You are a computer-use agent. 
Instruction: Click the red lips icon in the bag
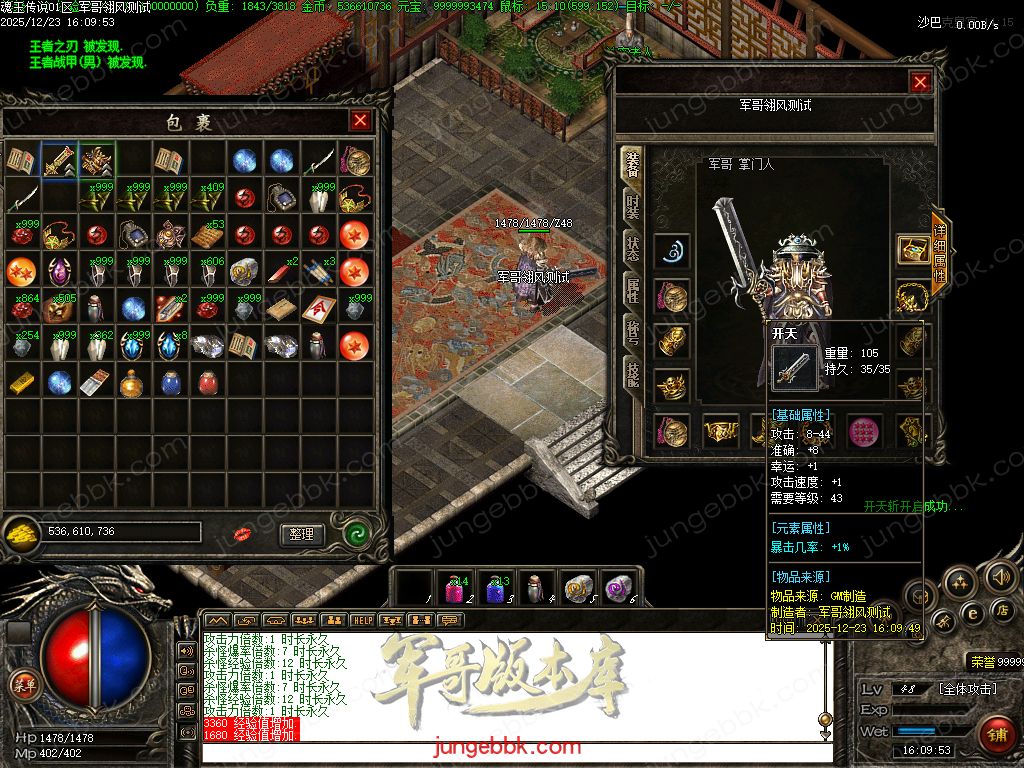(242, 534)
